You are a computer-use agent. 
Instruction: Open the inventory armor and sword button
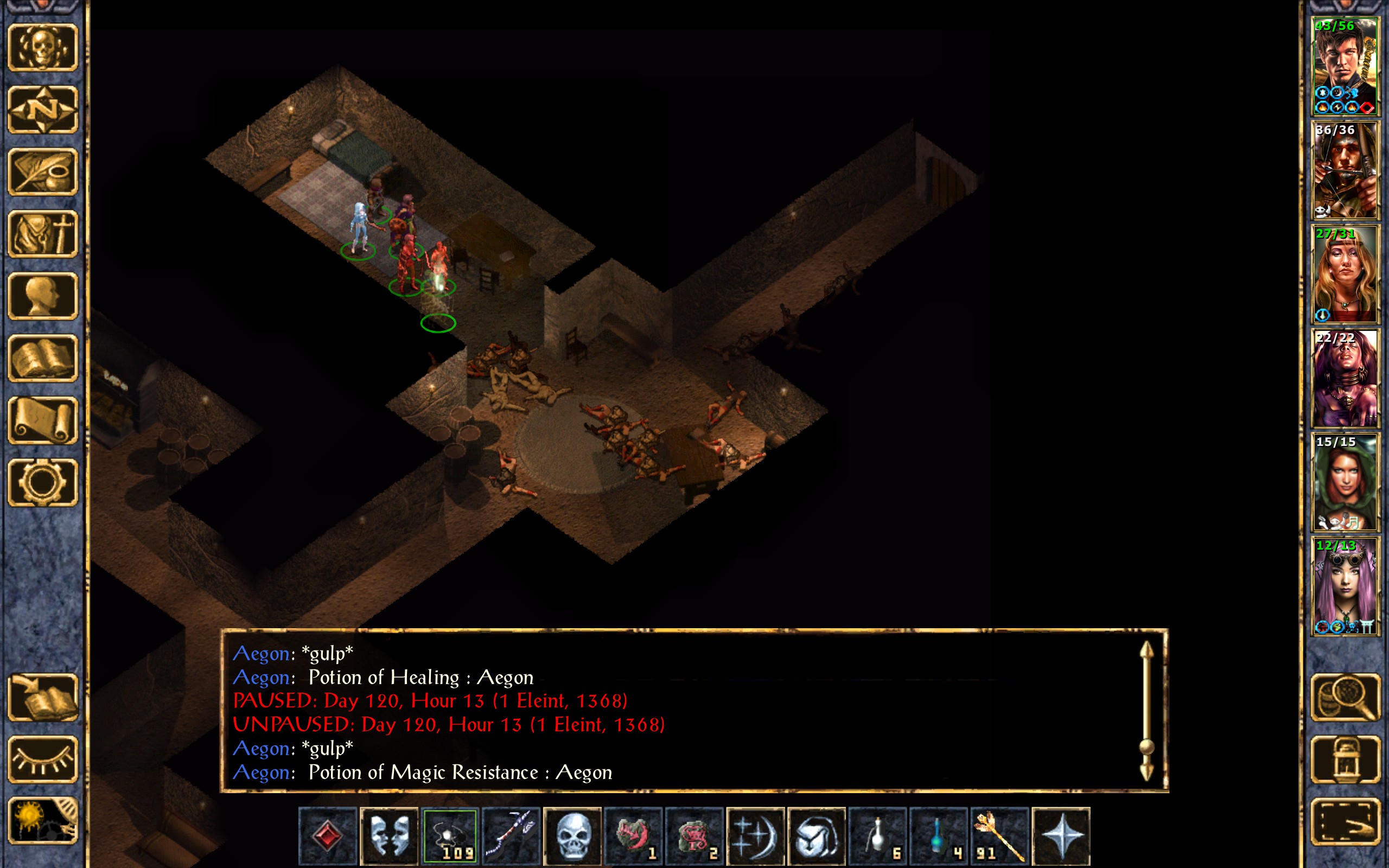43,234
